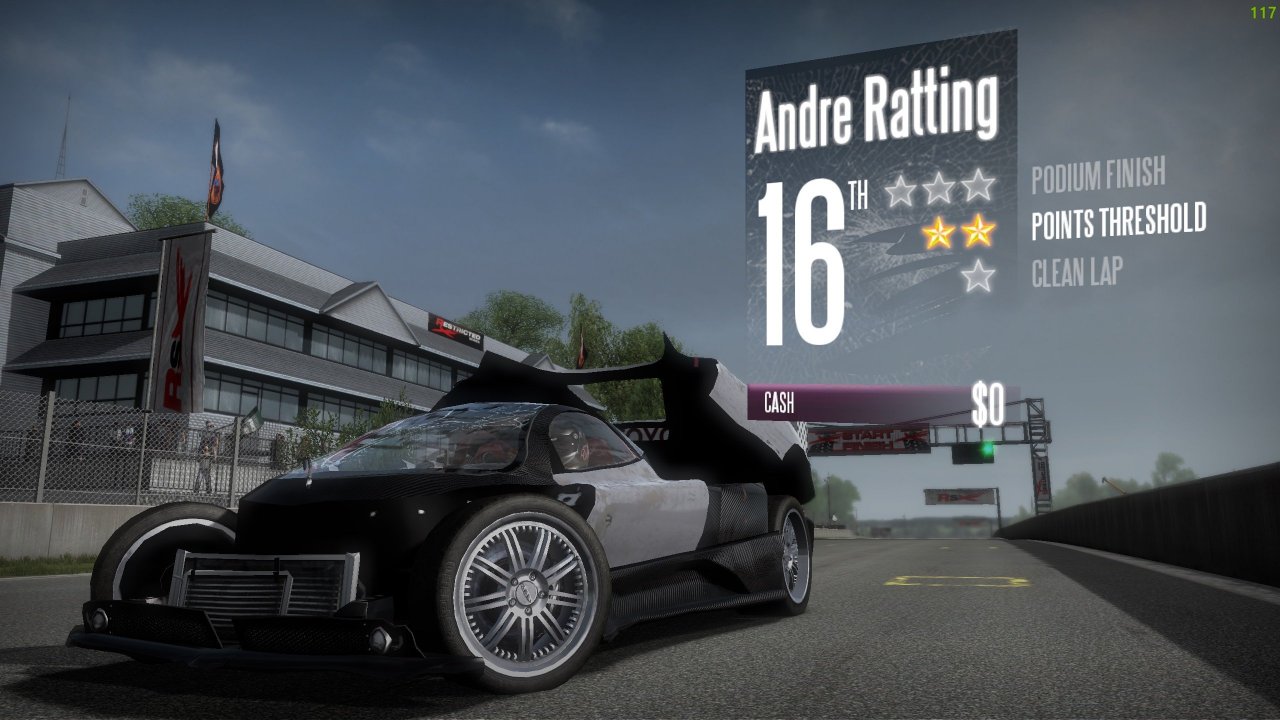Select the Podium Finish objective row
The height and width of the screenshot is (720, 1280).
click(1097, 176)
